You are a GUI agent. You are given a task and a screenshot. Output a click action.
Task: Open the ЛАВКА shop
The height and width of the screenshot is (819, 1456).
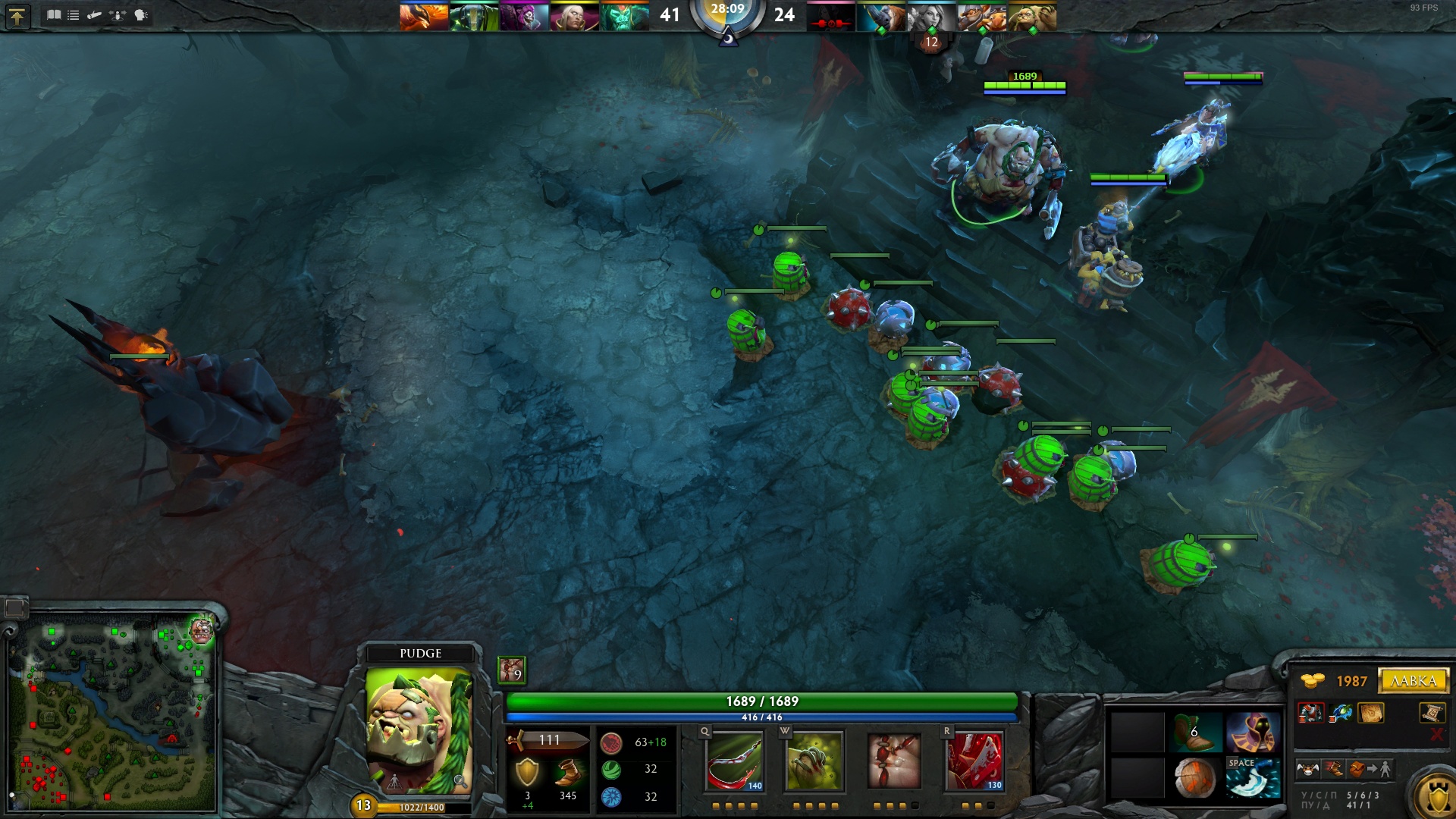1414,680
